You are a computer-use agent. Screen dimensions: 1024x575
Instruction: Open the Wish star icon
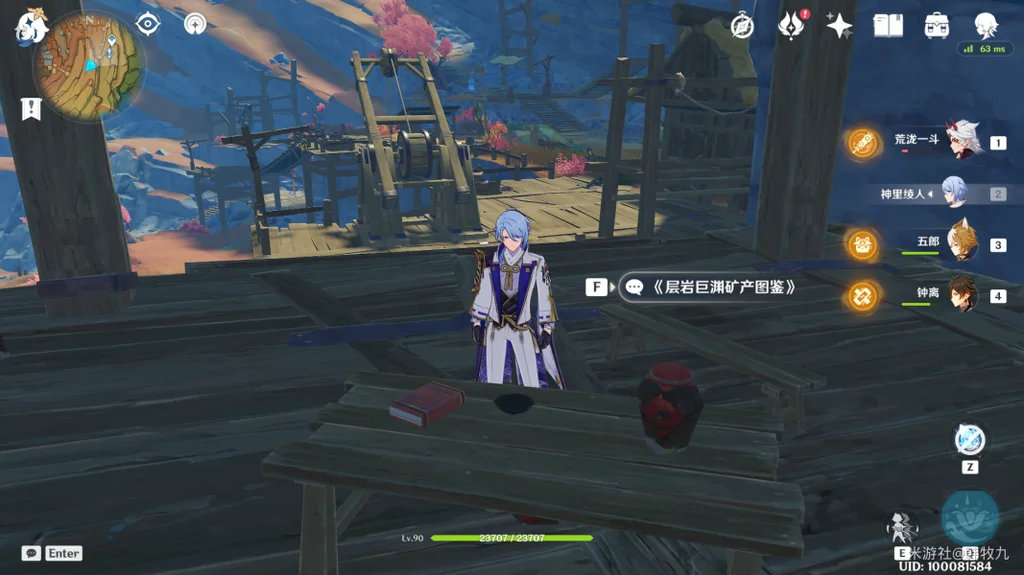click(839, 26)
